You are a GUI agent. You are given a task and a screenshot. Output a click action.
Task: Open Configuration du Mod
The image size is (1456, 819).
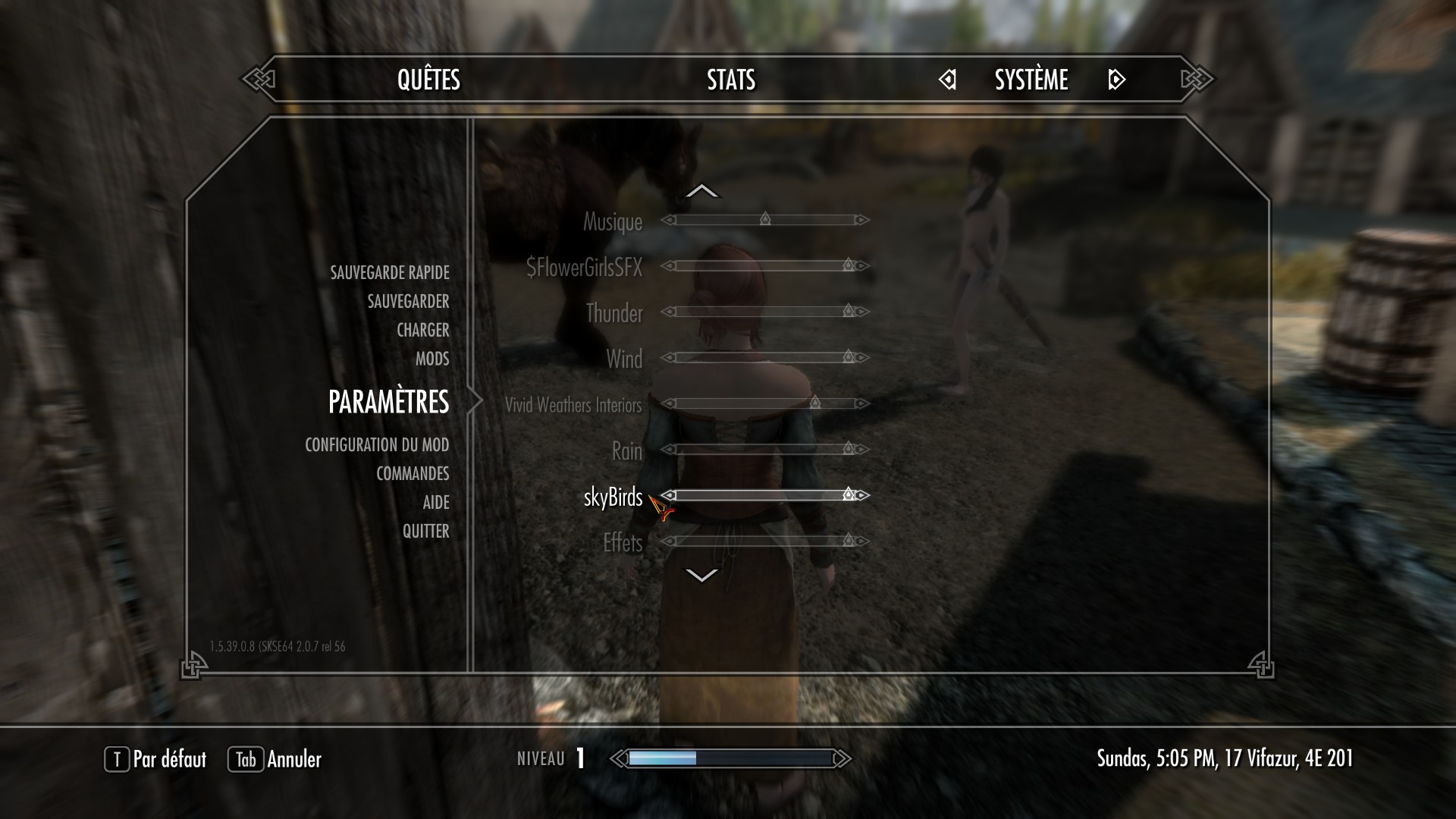click(x=377, y=444)
